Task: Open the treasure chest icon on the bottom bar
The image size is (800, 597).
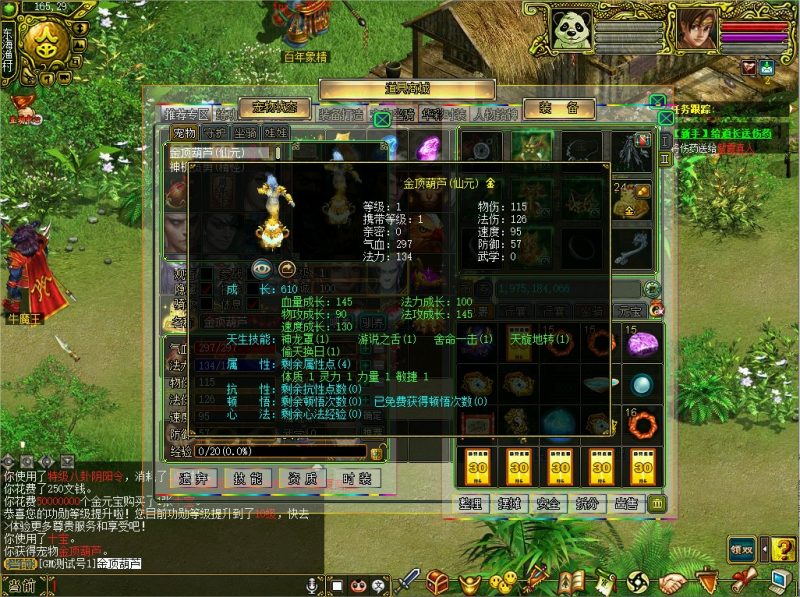Action: [x=437, y=580]
